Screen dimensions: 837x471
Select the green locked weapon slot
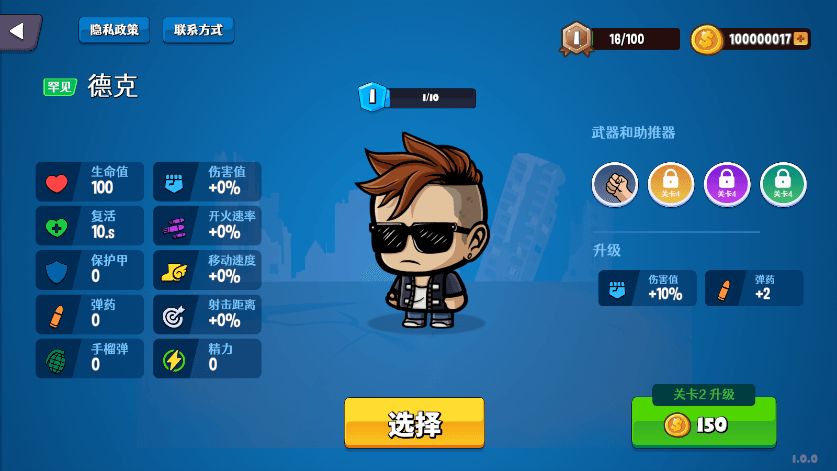[x=783, y=185]
